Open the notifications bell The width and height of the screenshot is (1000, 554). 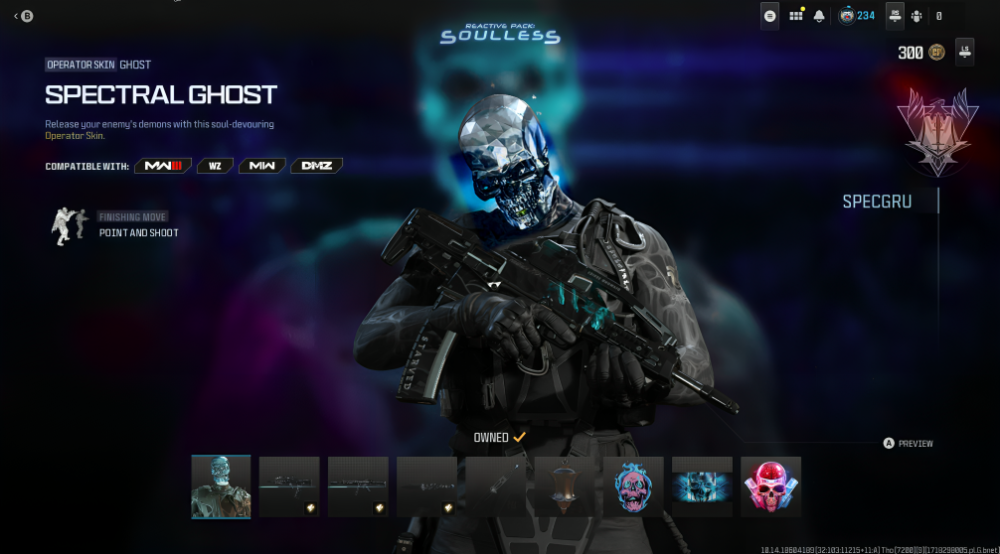[x=820, y=16]
